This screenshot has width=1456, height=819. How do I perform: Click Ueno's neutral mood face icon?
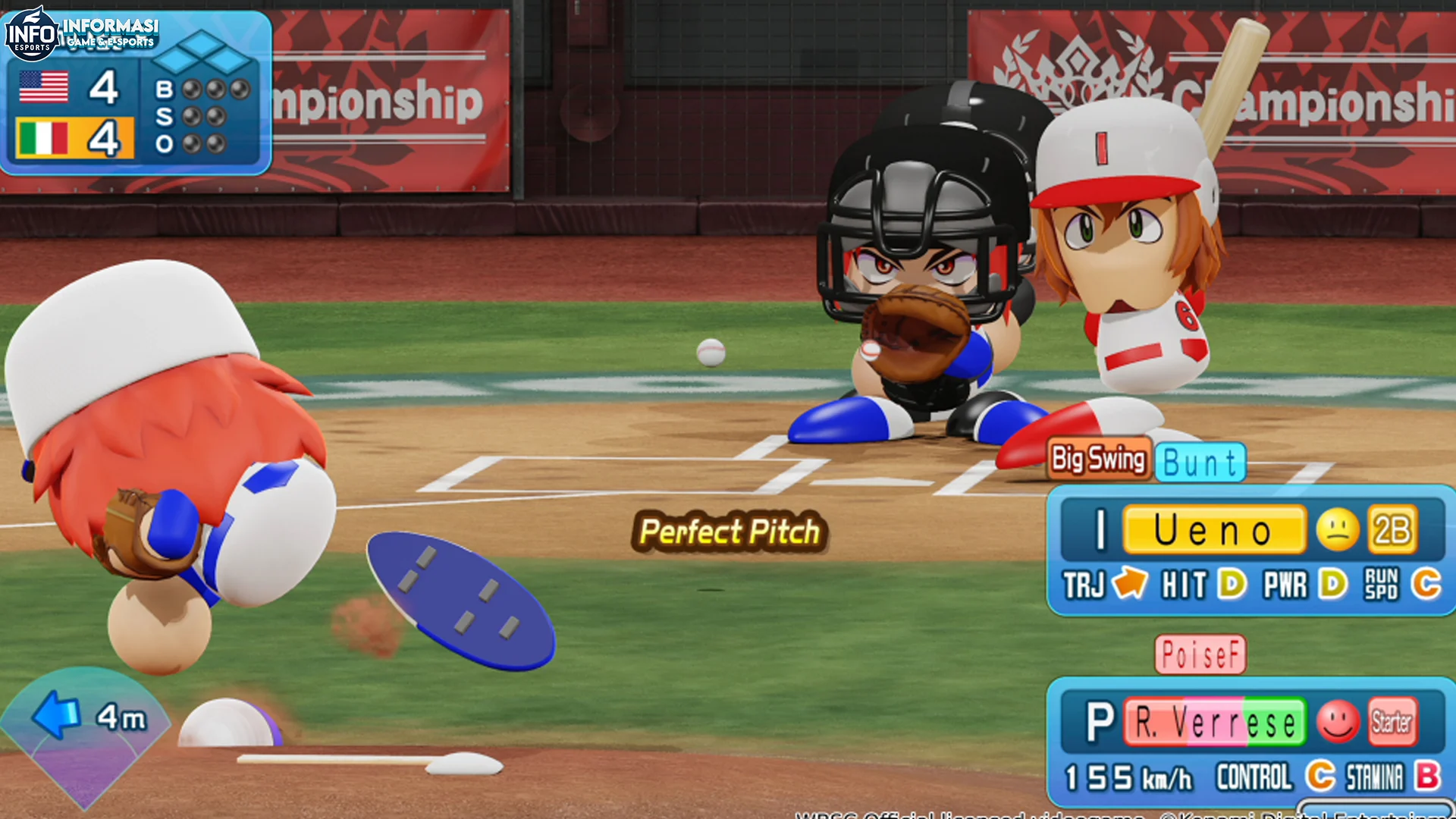tap(1338, 531)
